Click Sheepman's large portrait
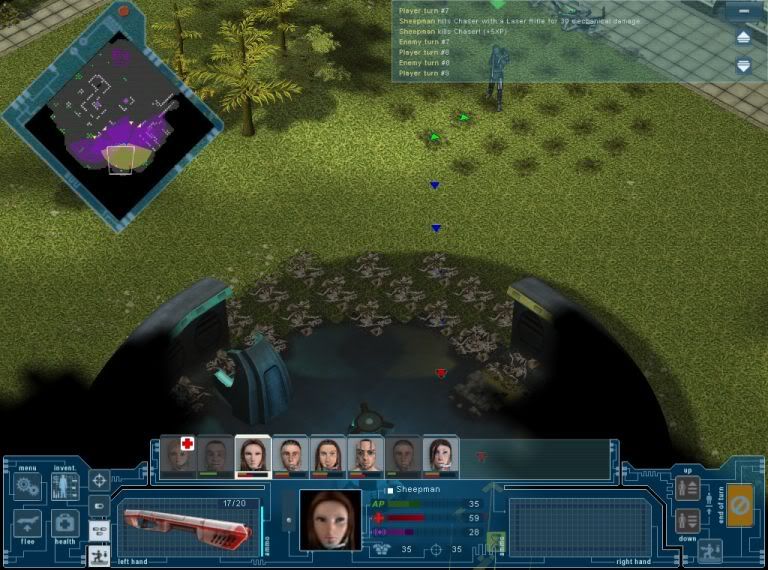 [330, 520]
